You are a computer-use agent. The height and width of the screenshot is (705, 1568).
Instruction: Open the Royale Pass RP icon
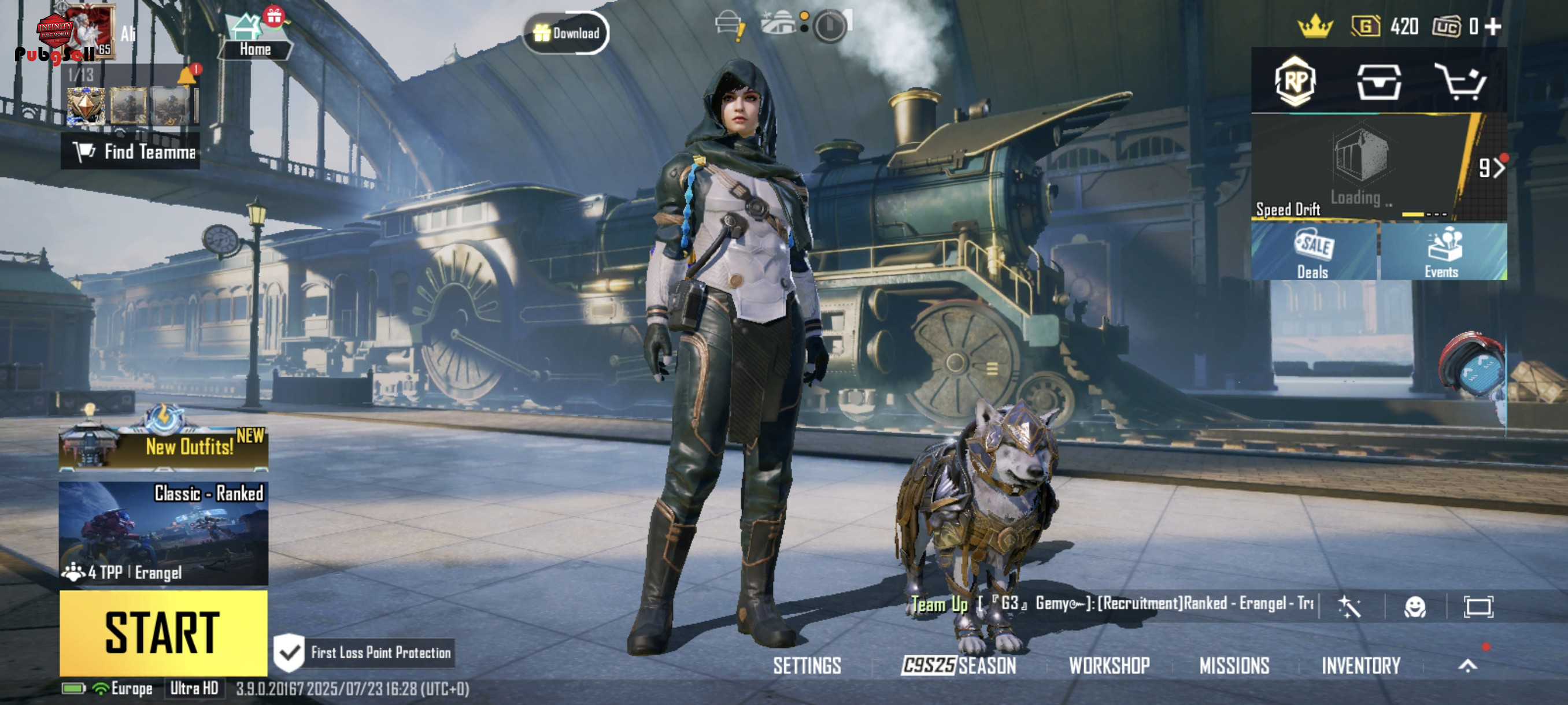(x=1294, y=81)
